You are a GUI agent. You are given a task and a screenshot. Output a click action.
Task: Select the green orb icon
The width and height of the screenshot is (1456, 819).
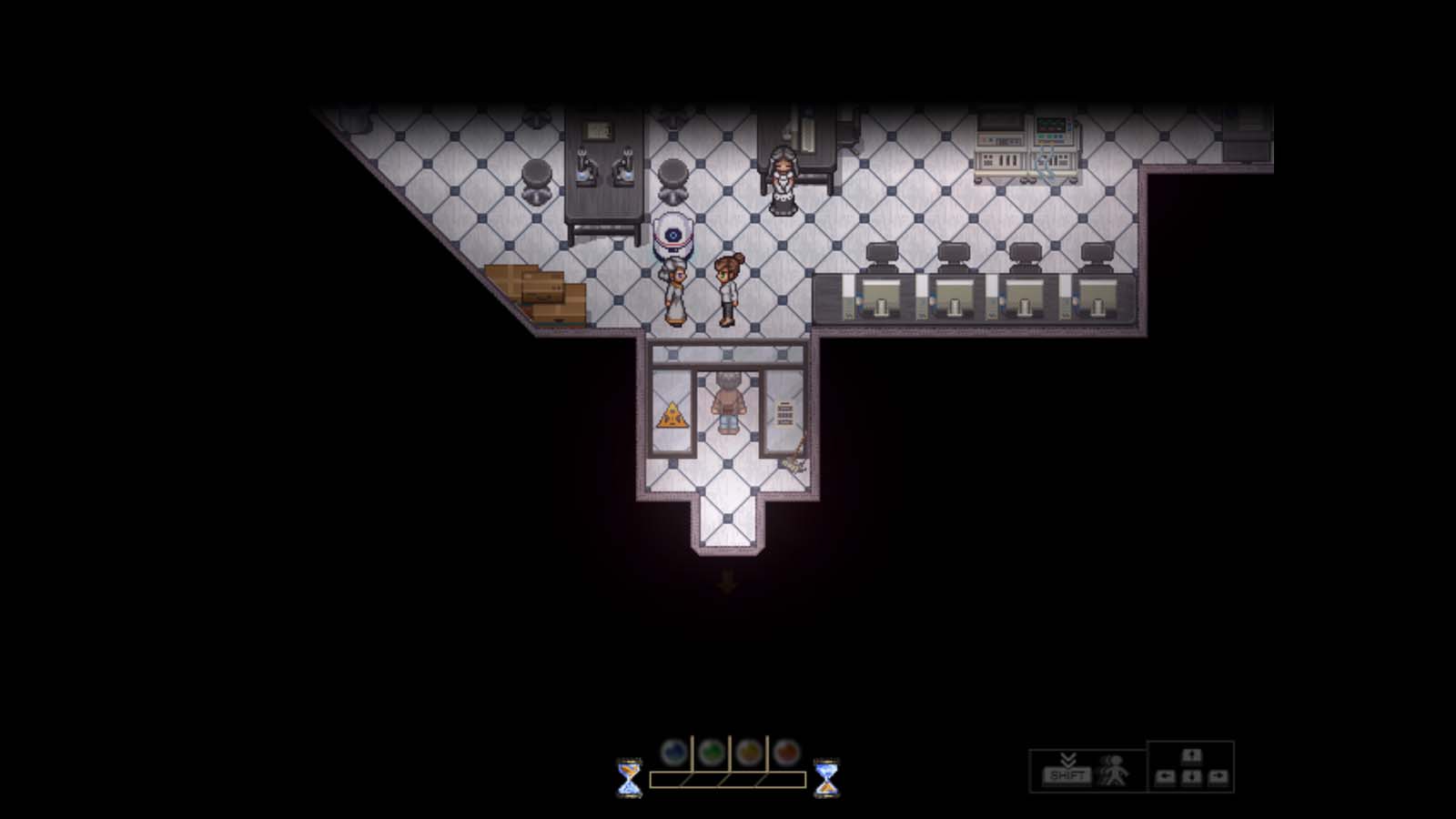[710, 751]
